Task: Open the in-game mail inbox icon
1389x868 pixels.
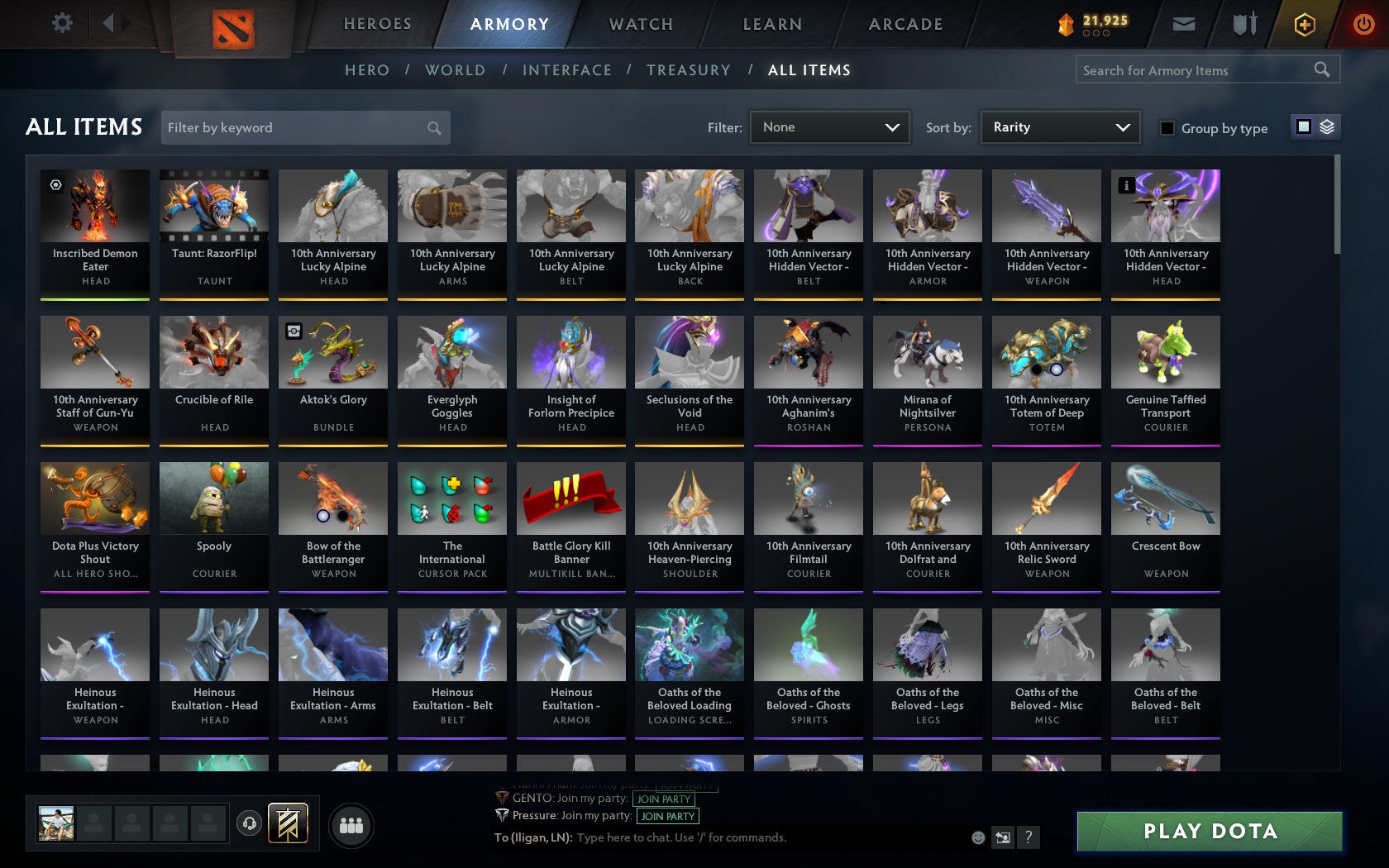Action: pyautogui.click(x=1184, y=24)
